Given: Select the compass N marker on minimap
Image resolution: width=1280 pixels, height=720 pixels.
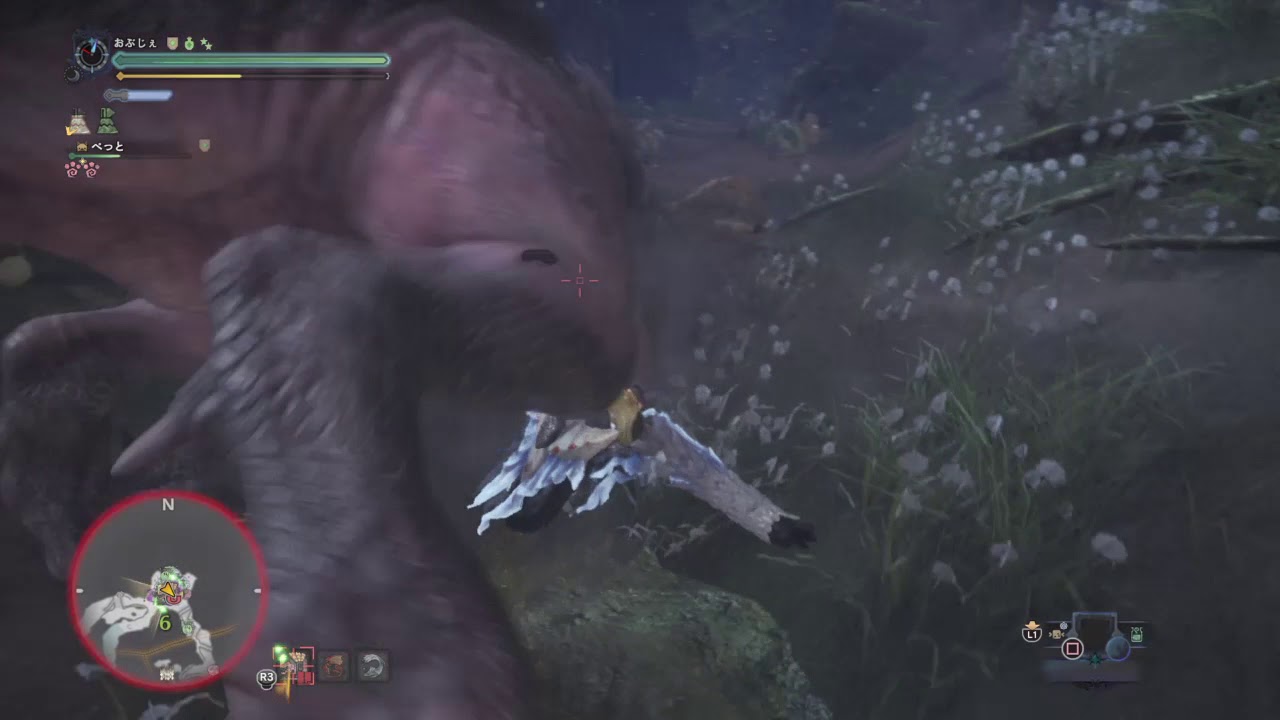Looking at the screenshot, I should point(167,505).
